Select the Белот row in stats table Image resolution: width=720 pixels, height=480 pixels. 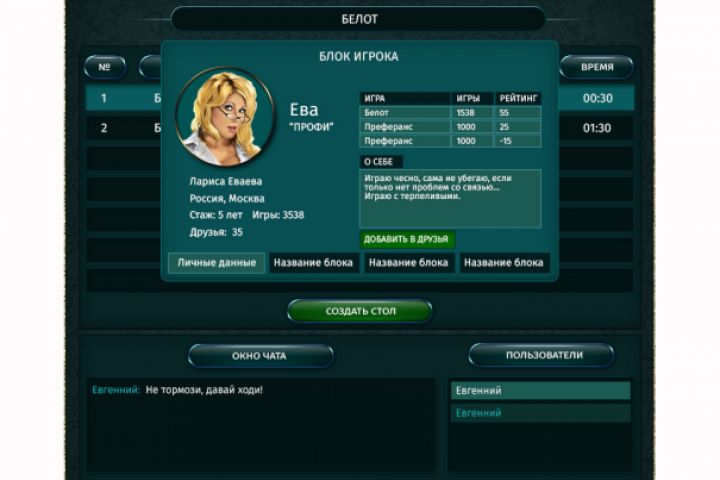(x=450, y=114)
